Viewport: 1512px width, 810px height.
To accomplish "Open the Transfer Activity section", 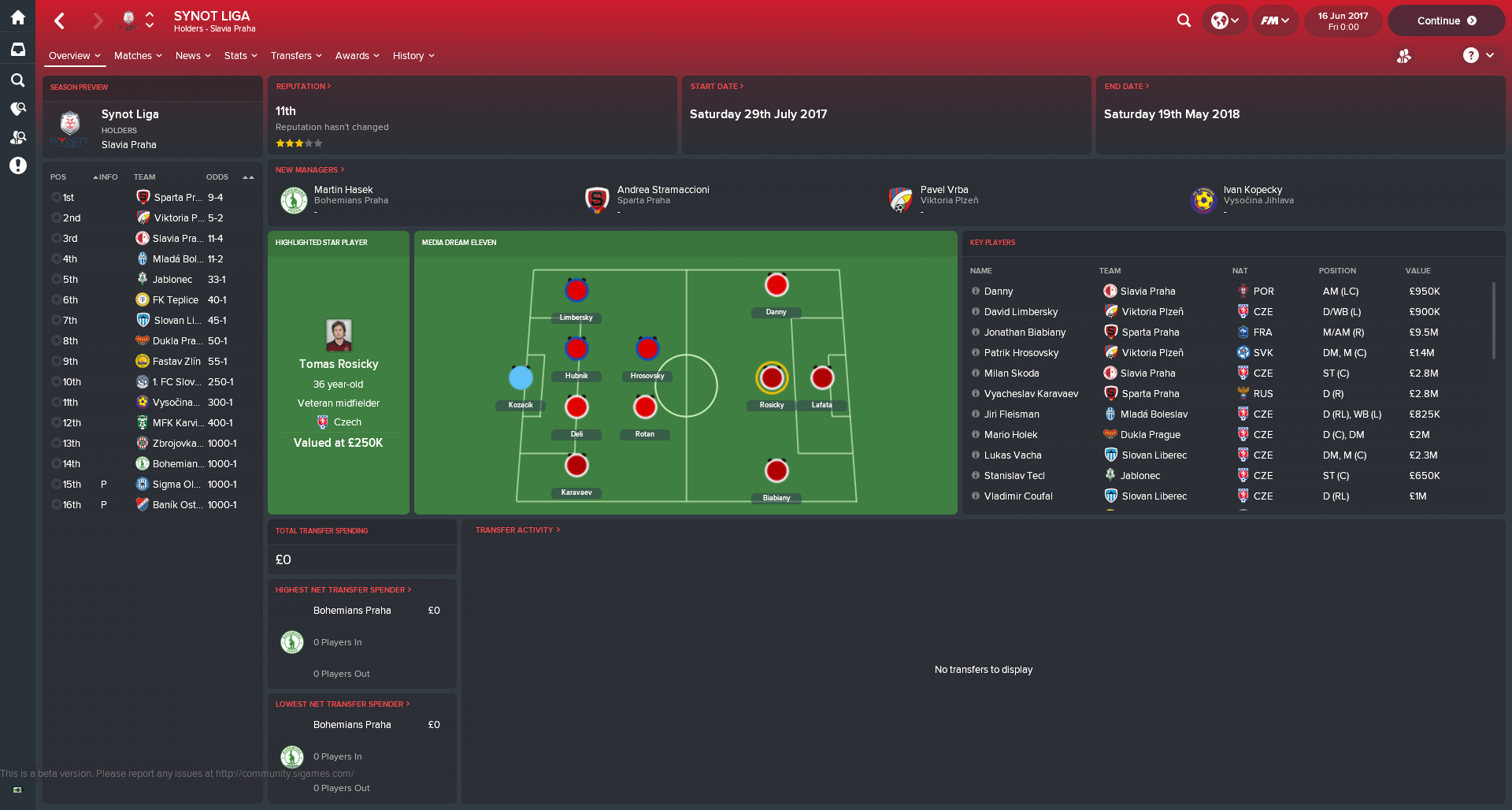I will pyautogui.click(x=517, y=530).
